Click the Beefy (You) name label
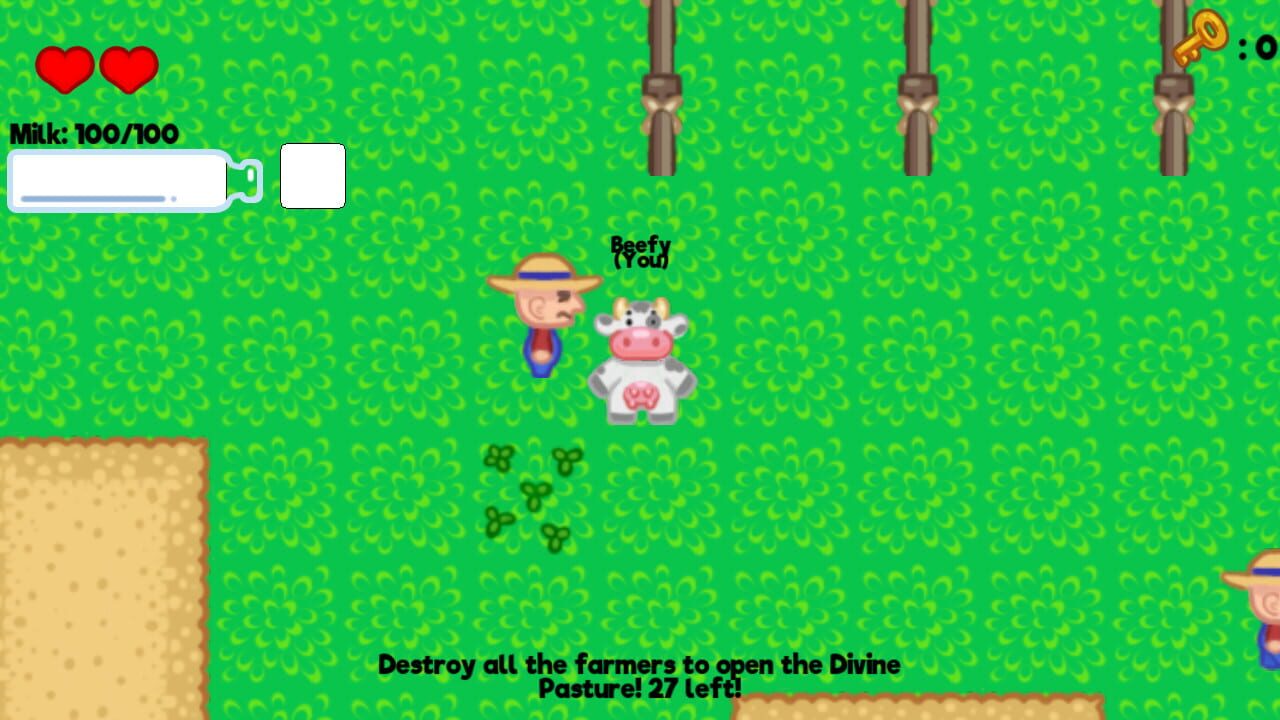Screen dimensions: 1280x720 (641, 252)
